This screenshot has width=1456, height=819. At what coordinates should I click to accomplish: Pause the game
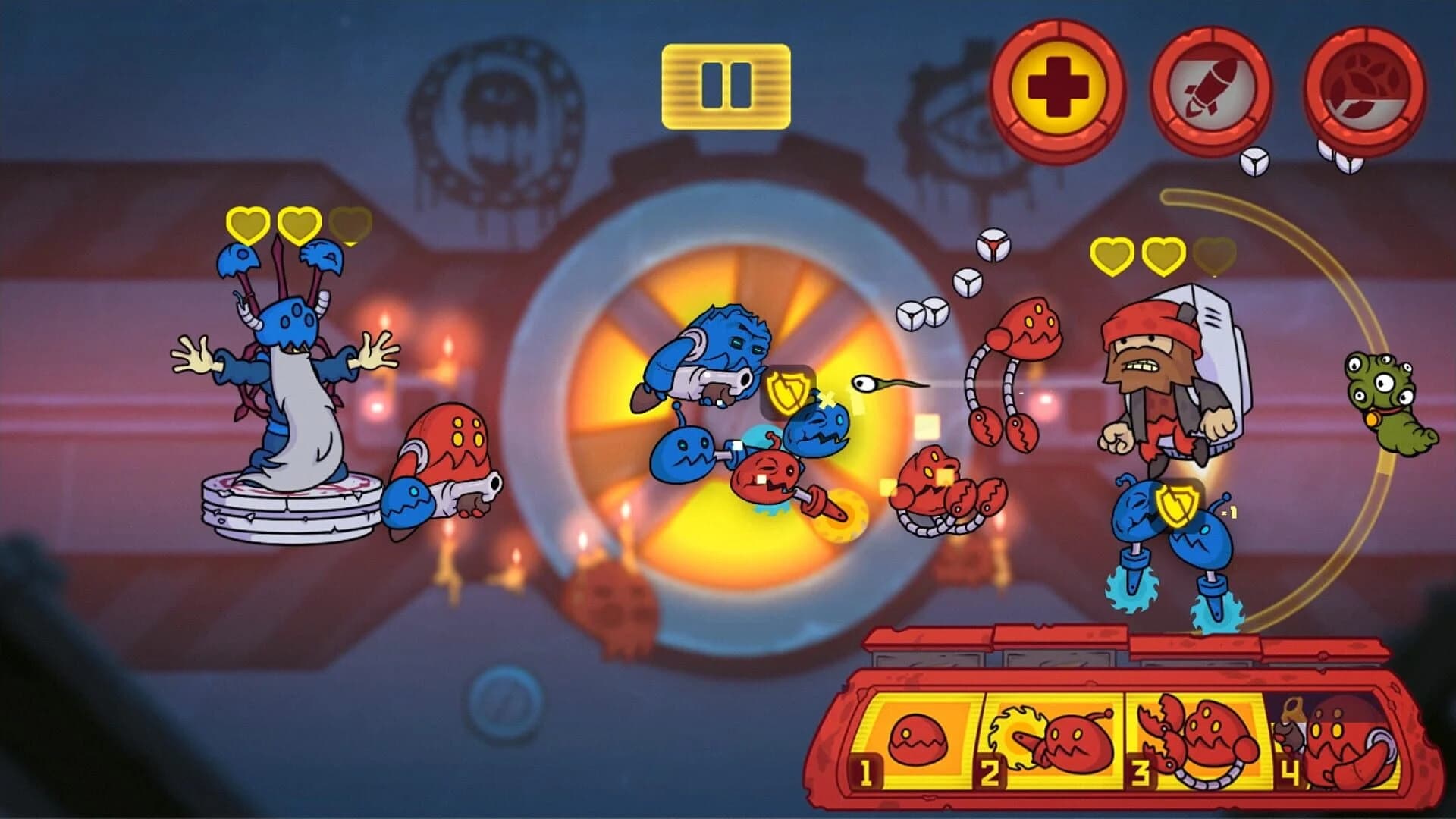click(726, 85)
